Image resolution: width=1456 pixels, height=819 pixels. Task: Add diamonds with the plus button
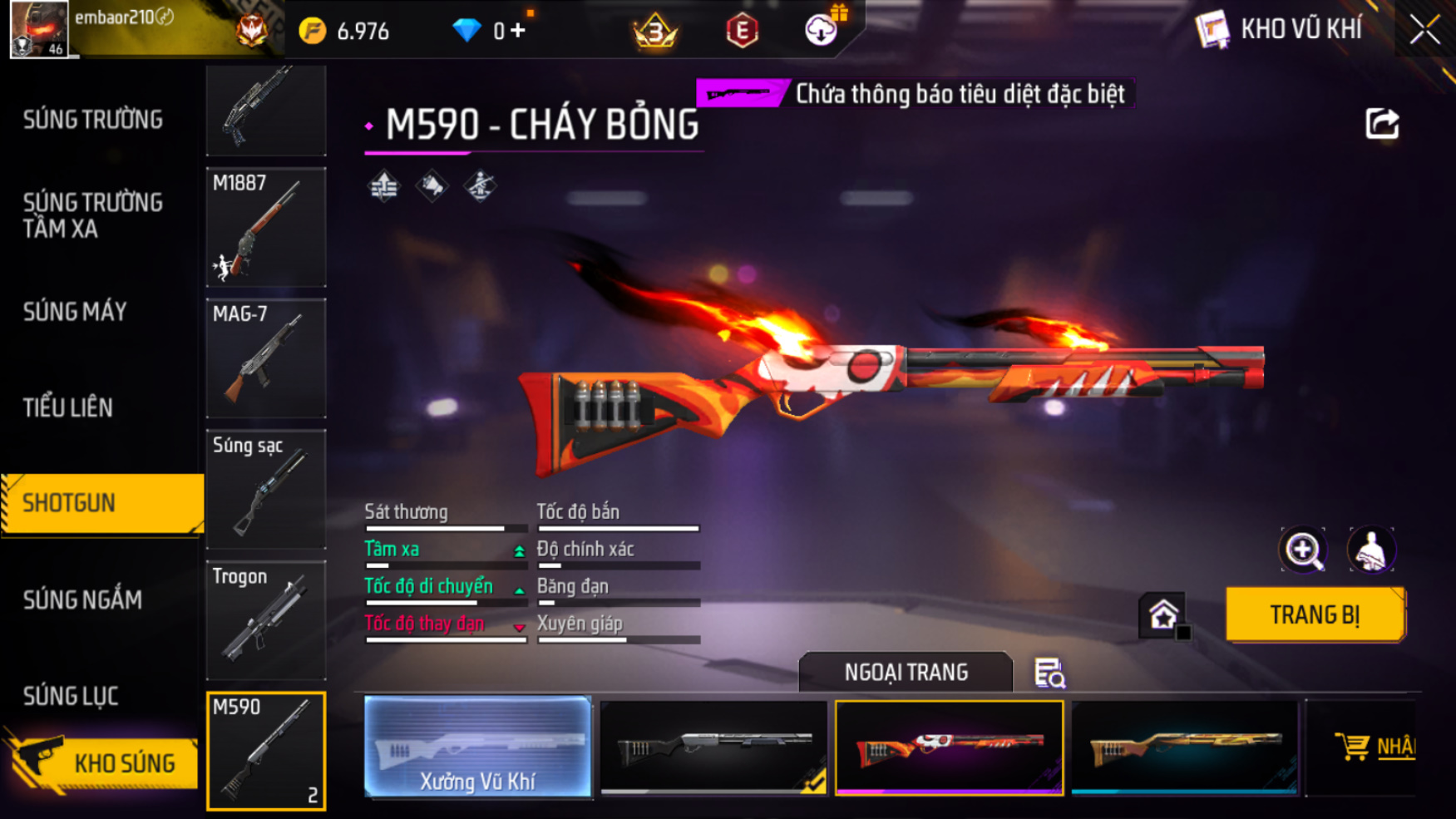(518, 31)
